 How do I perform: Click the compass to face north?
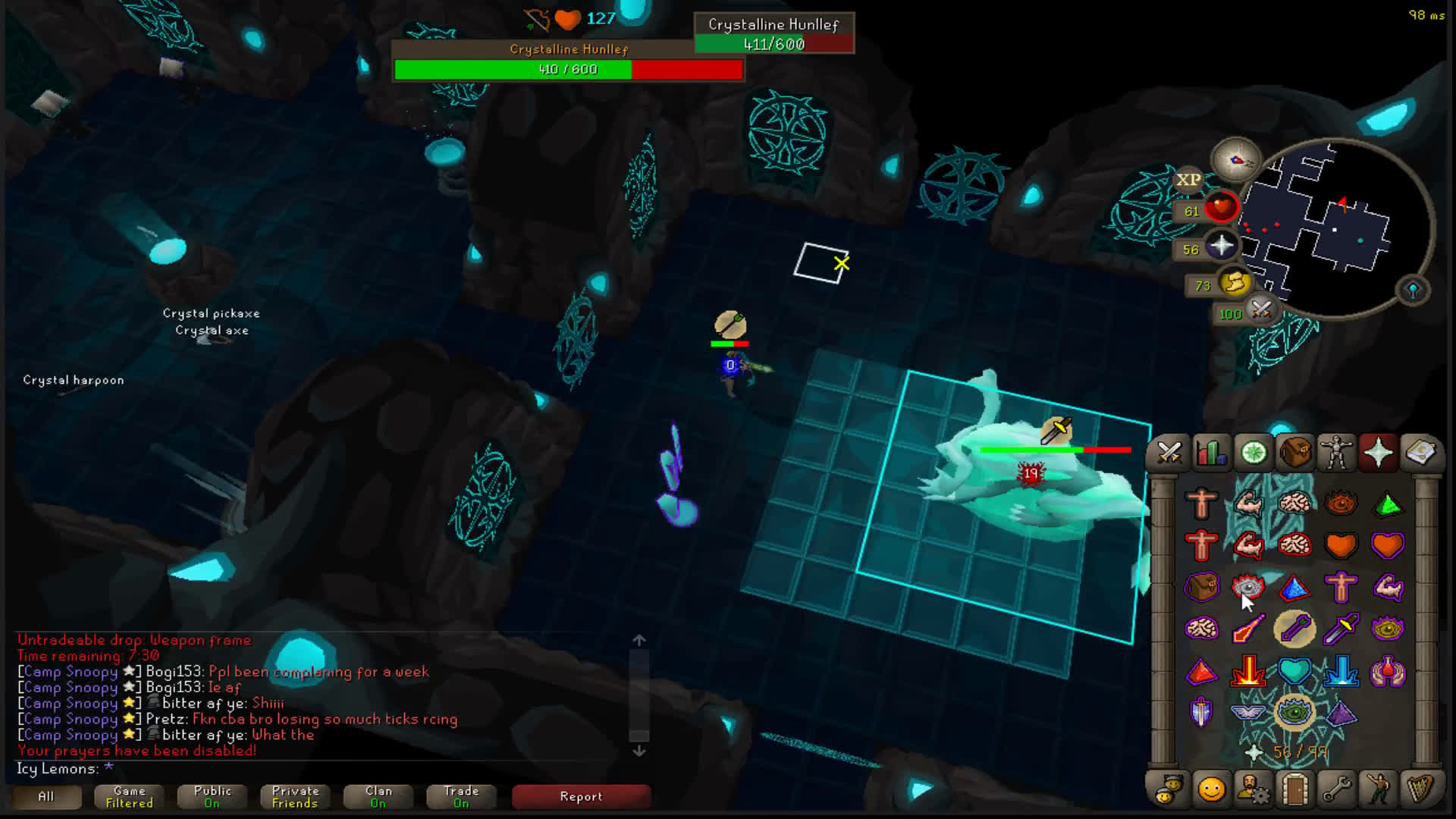[x=1236, y=159]
